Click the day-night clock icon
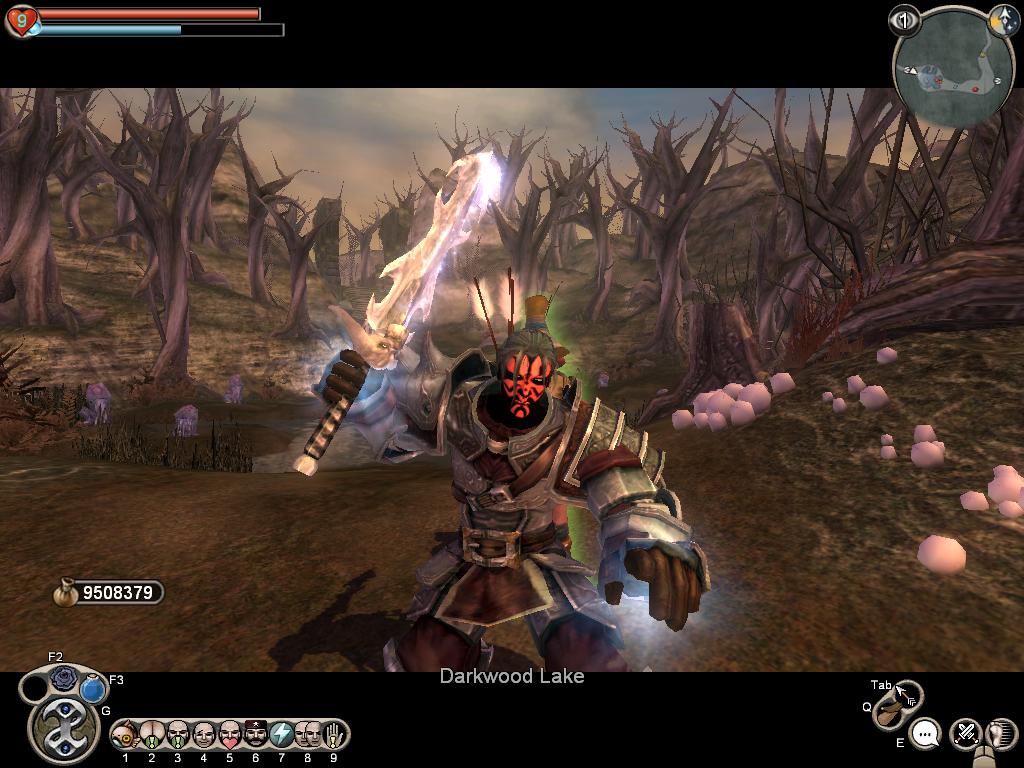The width and height of the screenshot is (1024, 768). click(x=1001, y=19)
